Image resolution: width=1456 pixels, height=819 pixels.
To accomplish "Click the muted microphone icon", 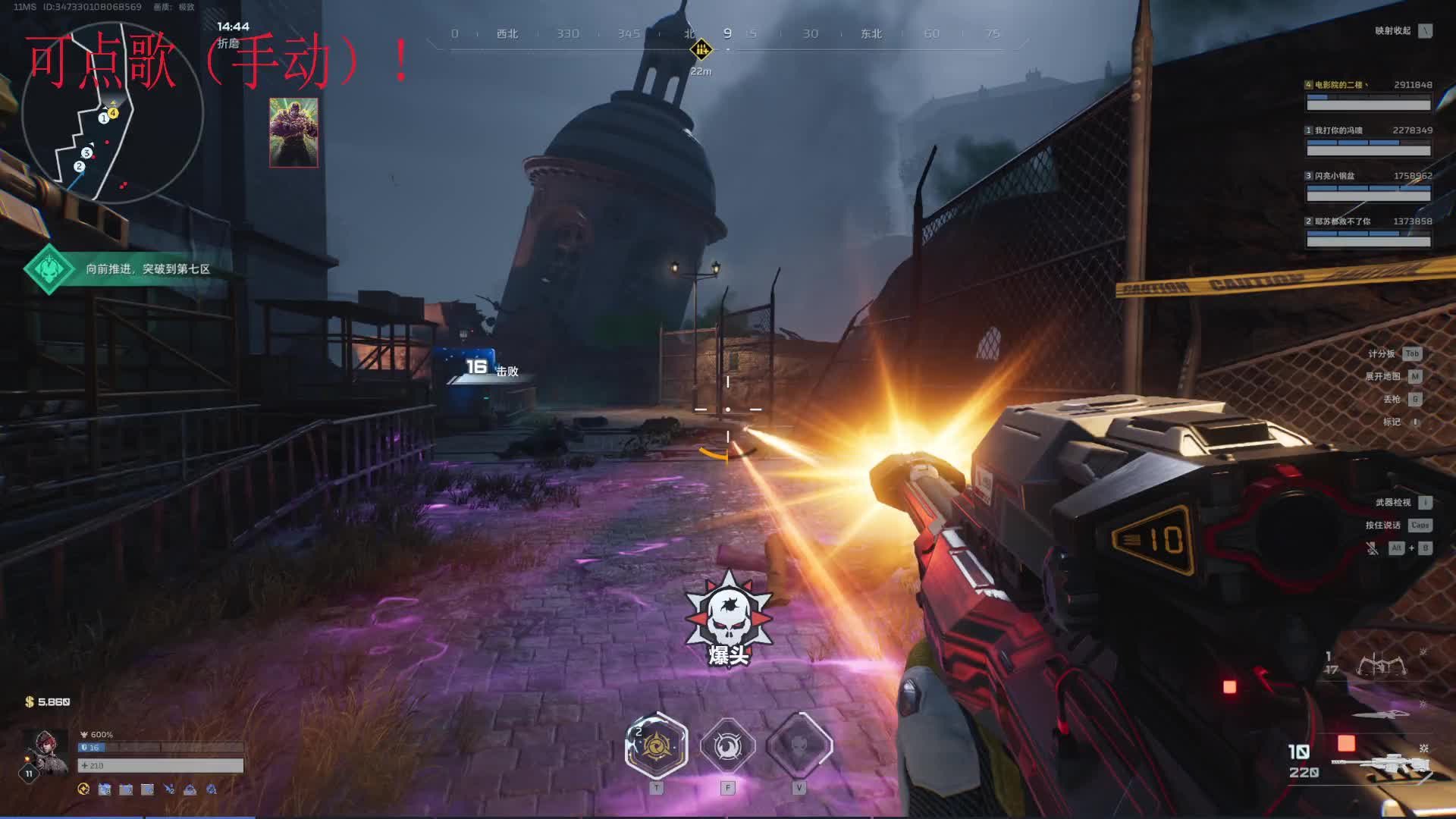I will point(1372,548).
